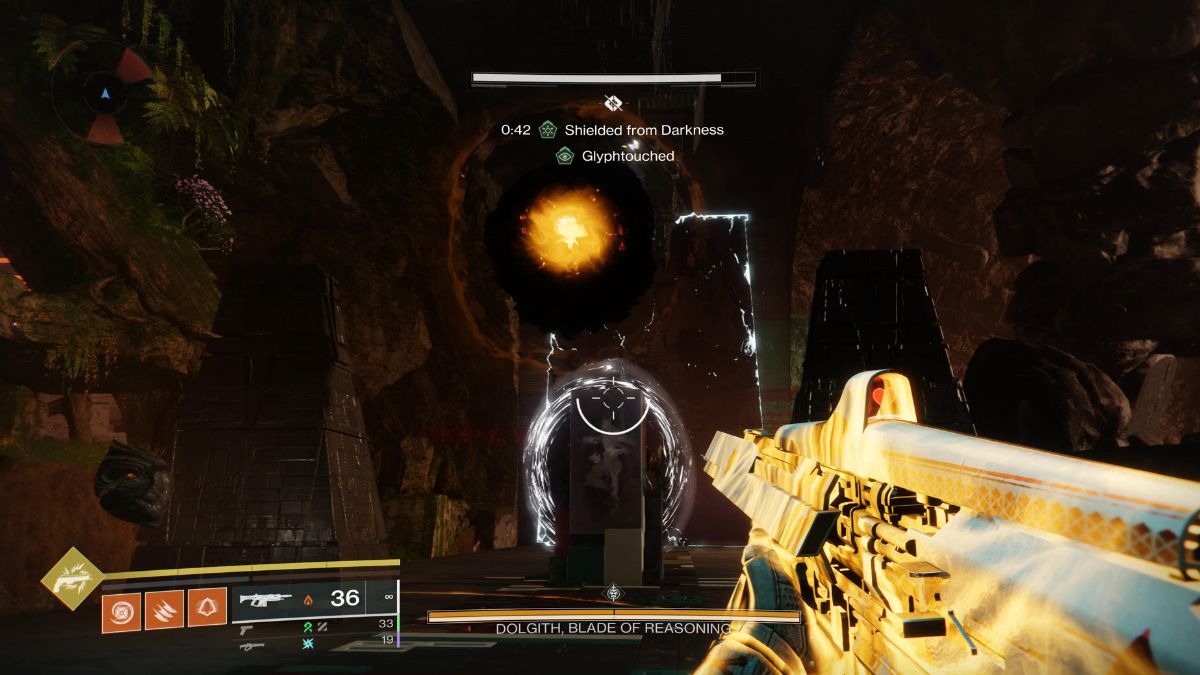1200x675 pixels.
Task: Click the boss emblem above Dolgith's health bar
Action: 614,594
